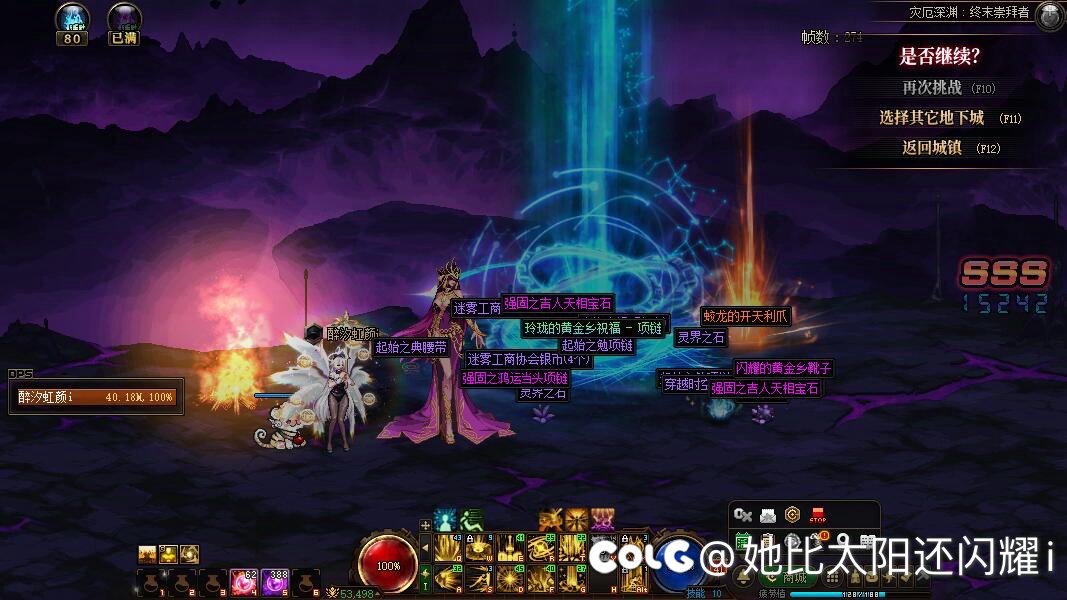Cast the skill bound to D
Image resolution: width=1067 pixels, height=600 pixels.
click(x=509, y=578)
